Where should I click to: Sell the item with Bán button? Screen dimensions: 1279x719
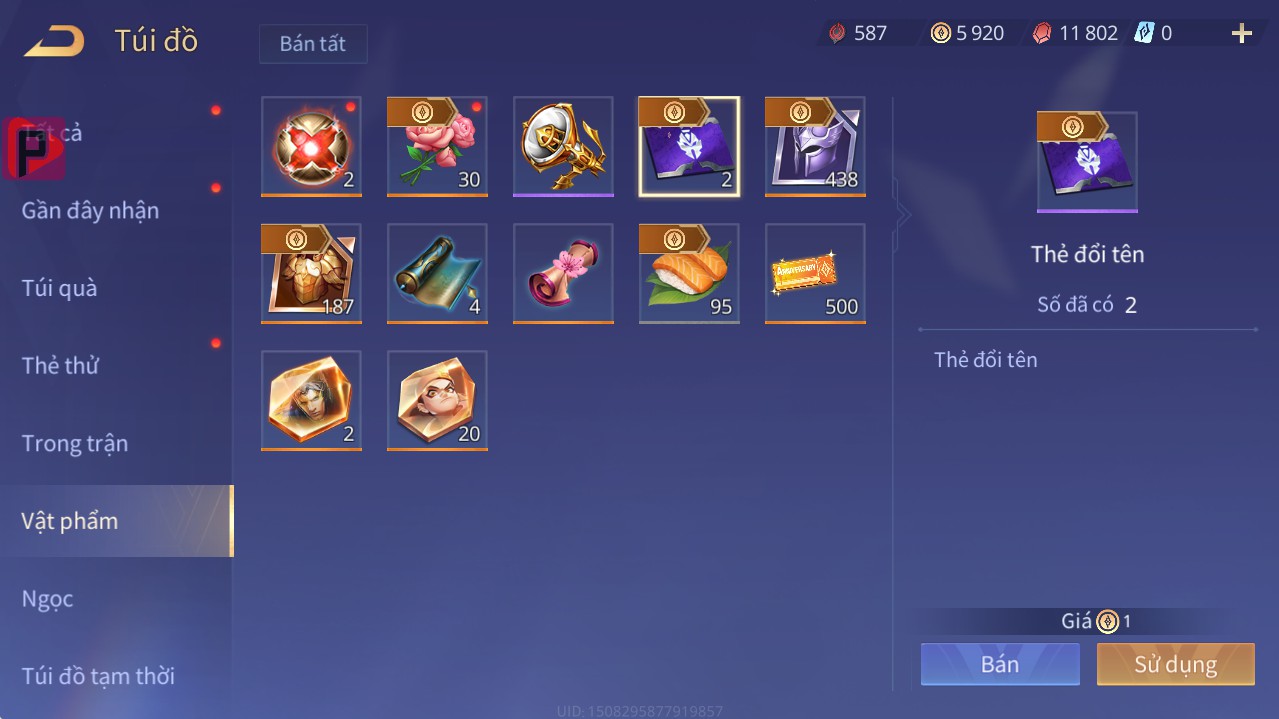tap(1000, 664)
